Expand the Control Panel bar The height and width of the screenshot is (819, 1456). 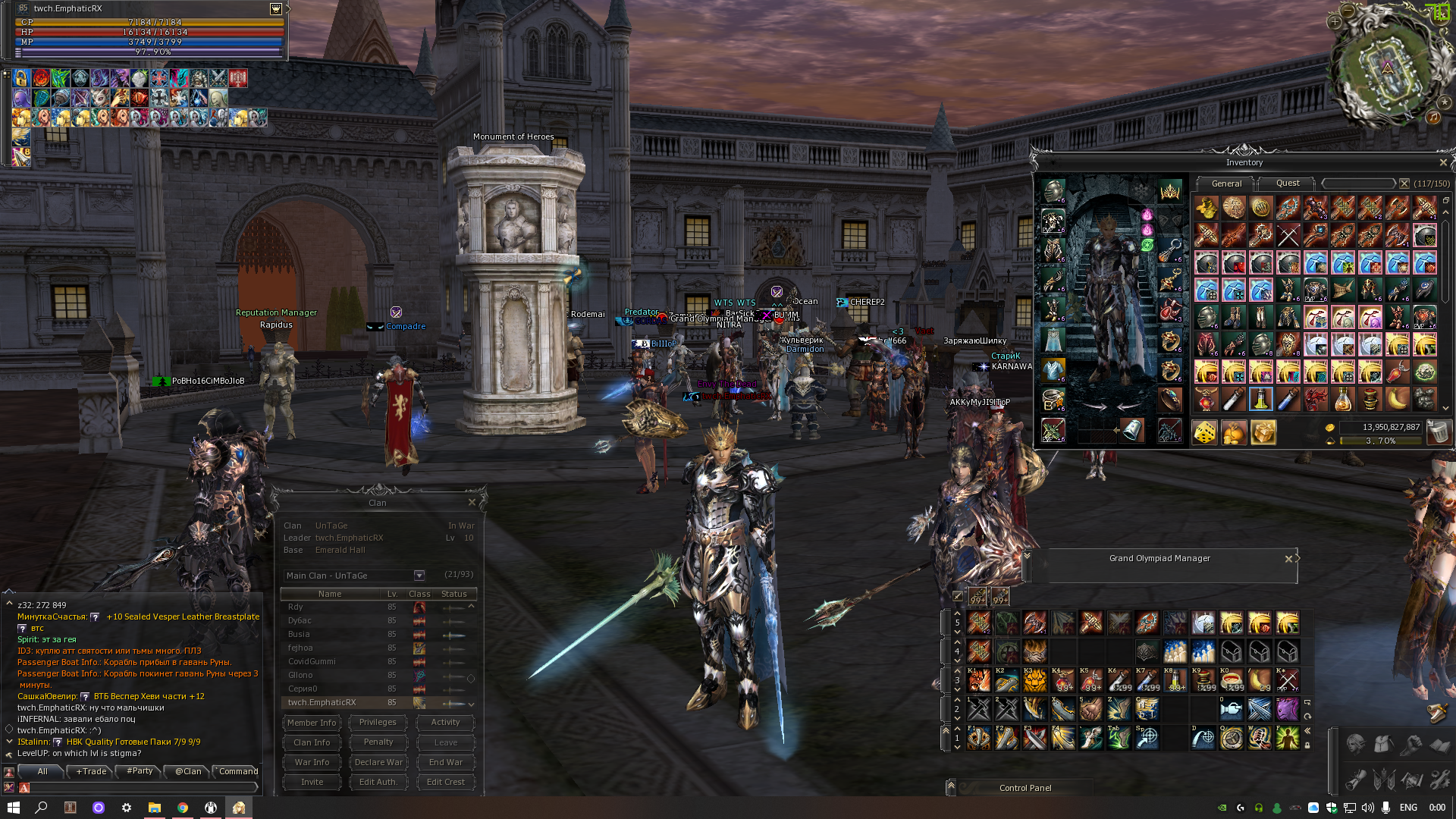tap(951, 787)
